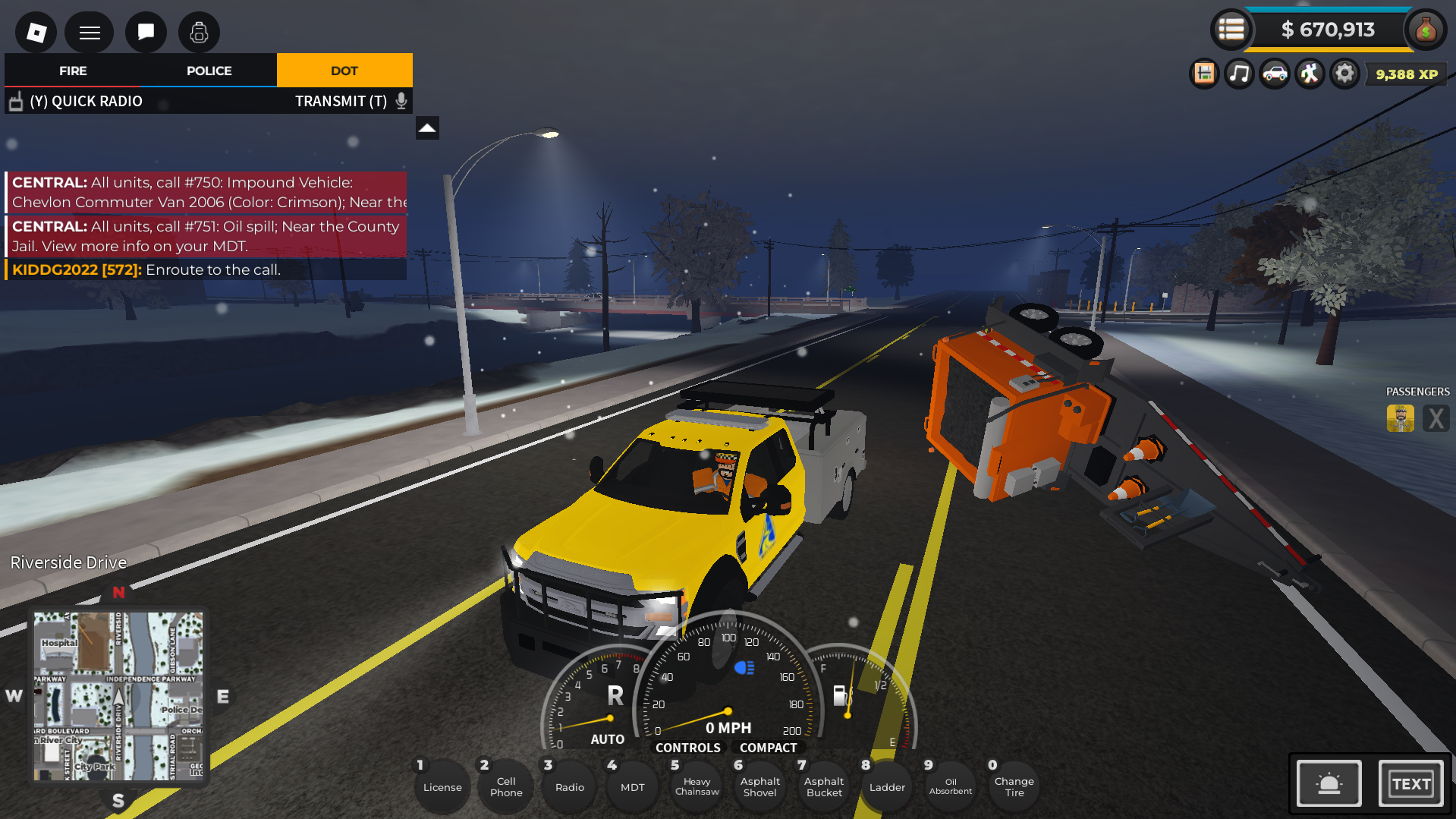Click the floppy disk save icon

[x=1204, y=74]
